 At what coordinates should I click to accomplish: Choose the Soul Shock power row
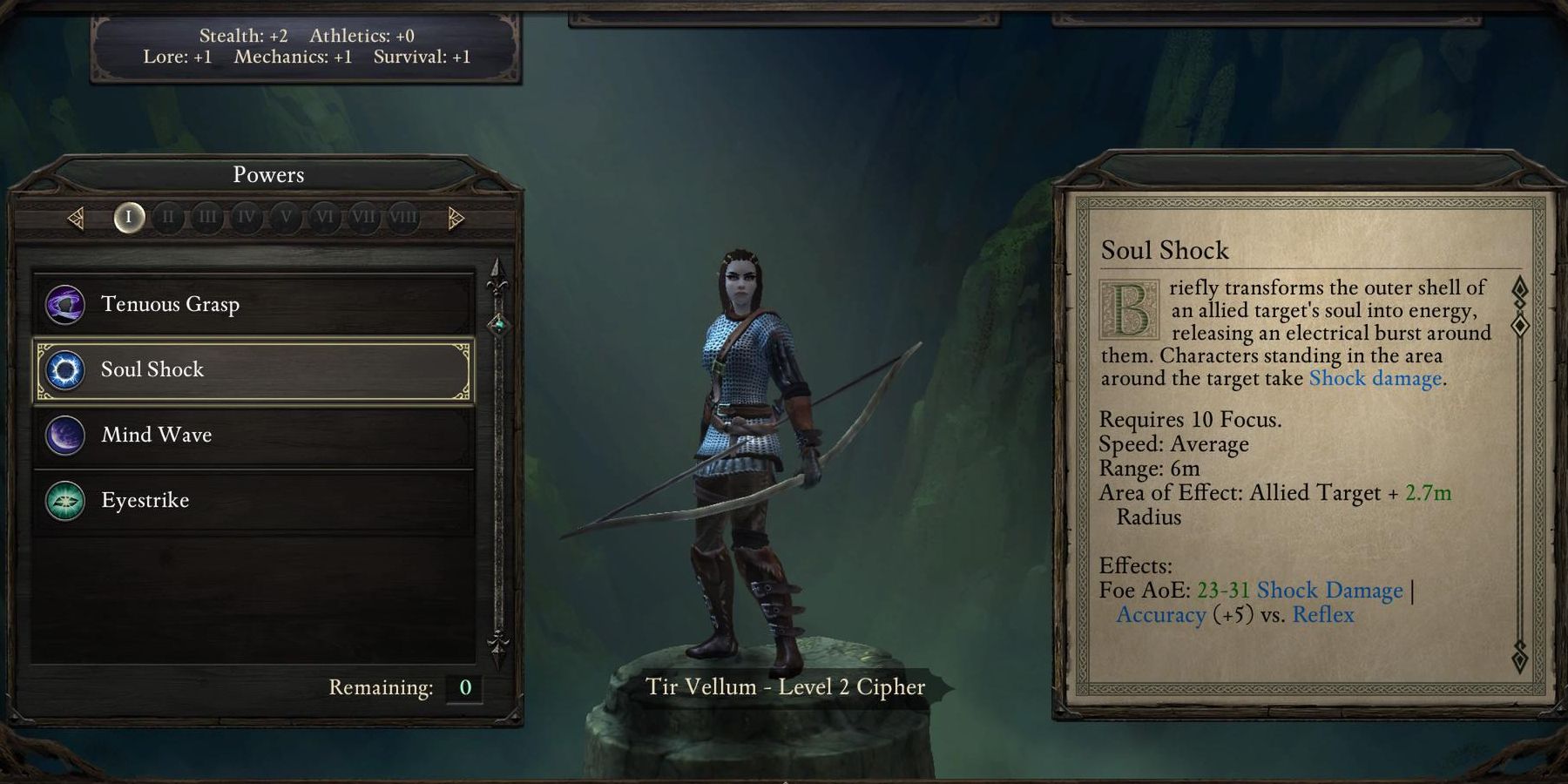click(253, 369)
